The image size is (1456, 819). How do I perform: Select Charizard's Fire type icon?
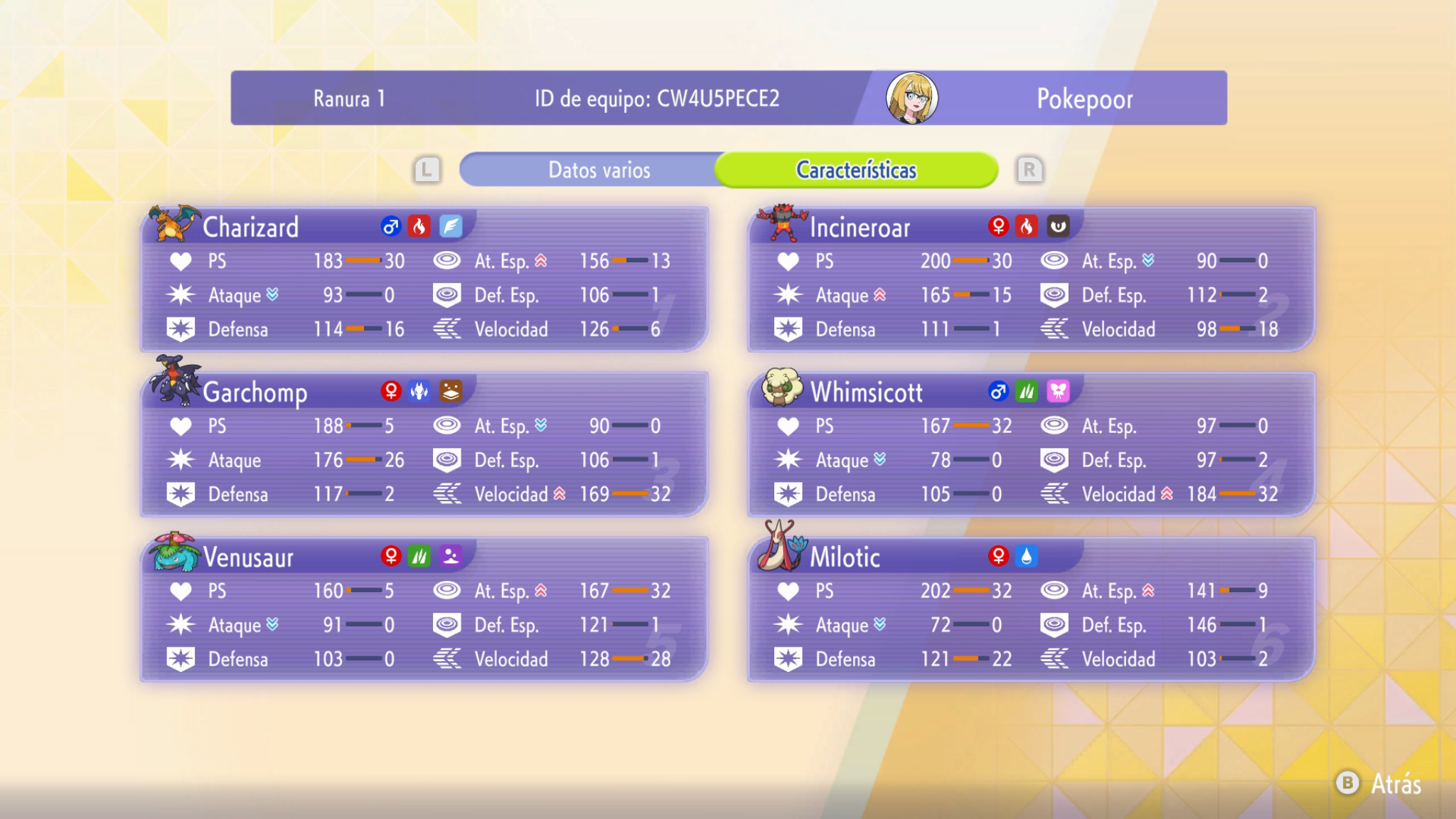coord(419,225)
